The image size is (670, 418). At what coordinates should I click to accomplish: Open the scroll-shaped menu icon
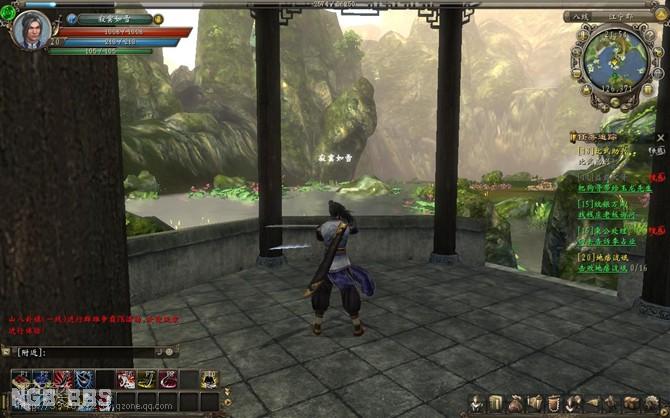click(x=495, y=403)
